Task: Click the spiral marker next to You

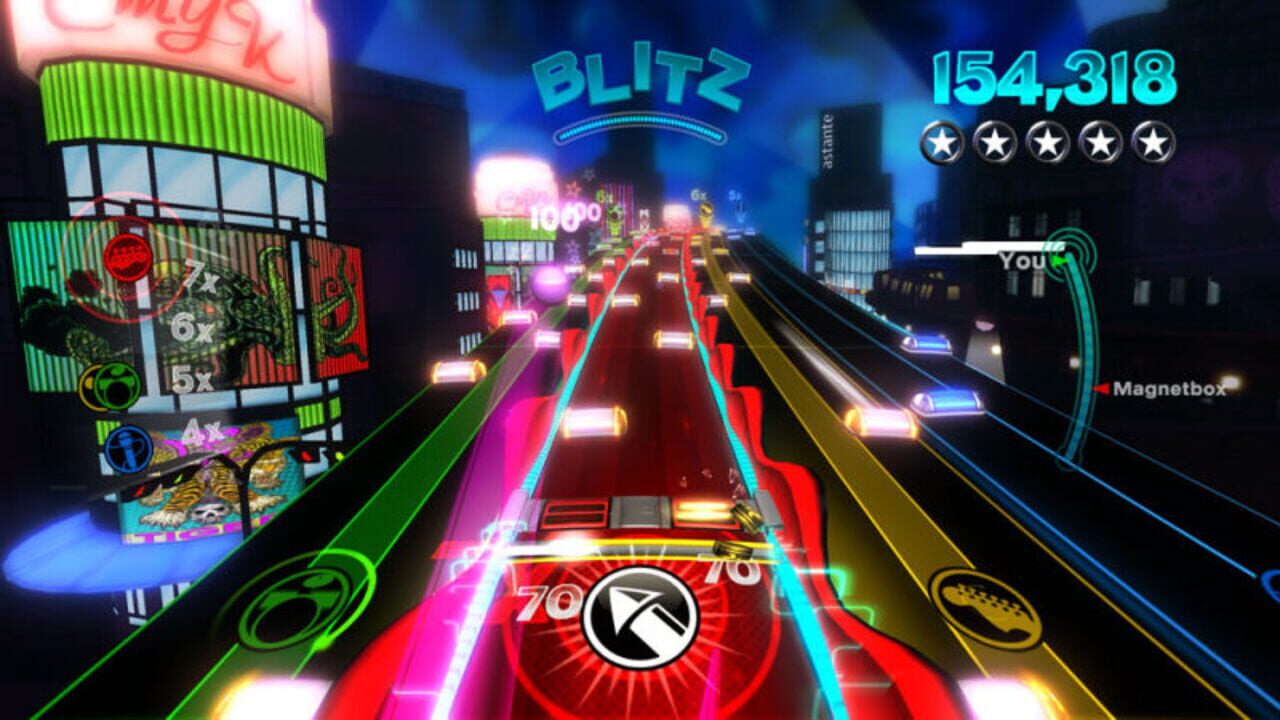Action: 1068,251
